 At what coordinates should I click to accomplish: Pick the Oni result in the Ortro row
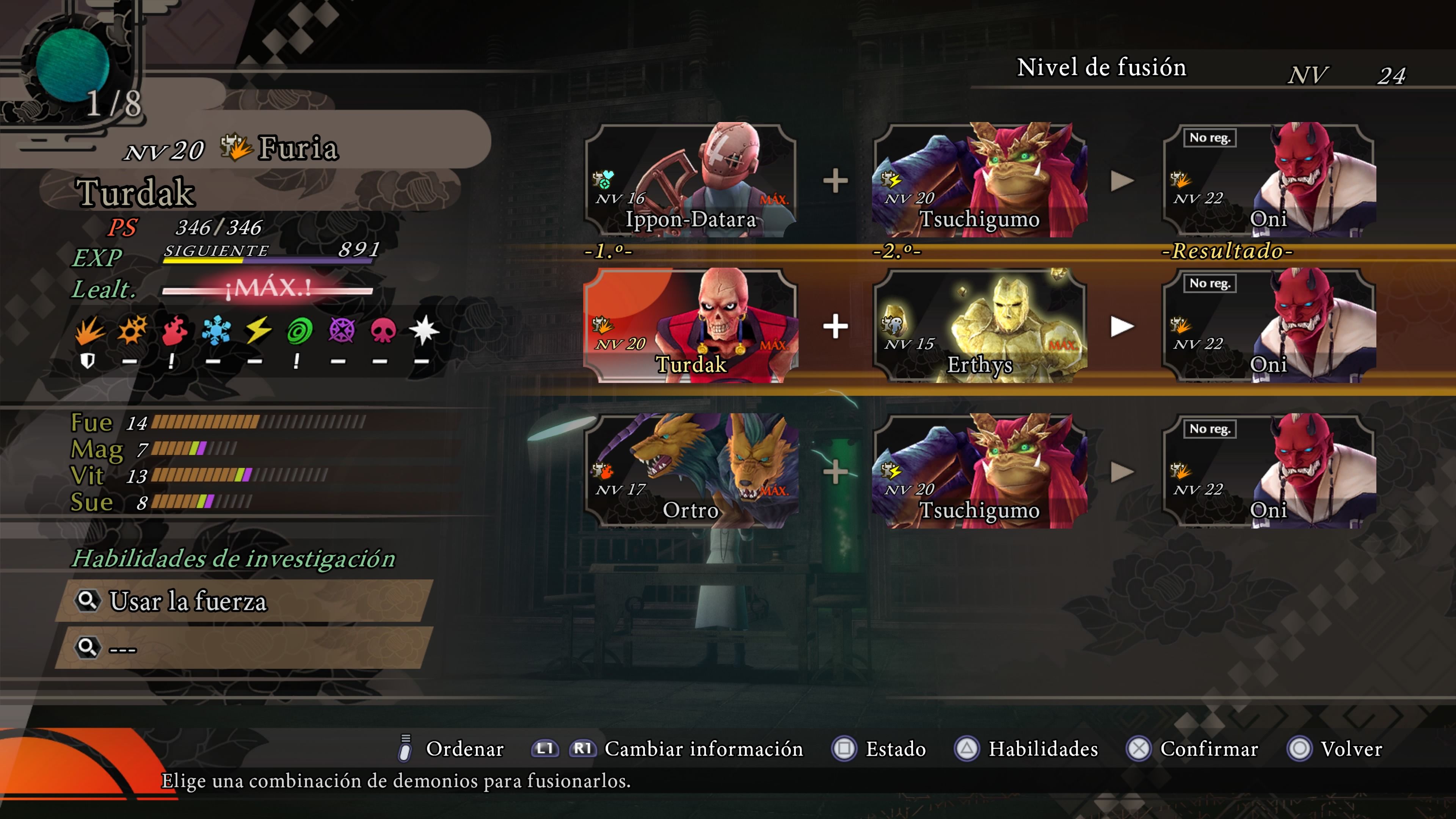coord(1268,471)
